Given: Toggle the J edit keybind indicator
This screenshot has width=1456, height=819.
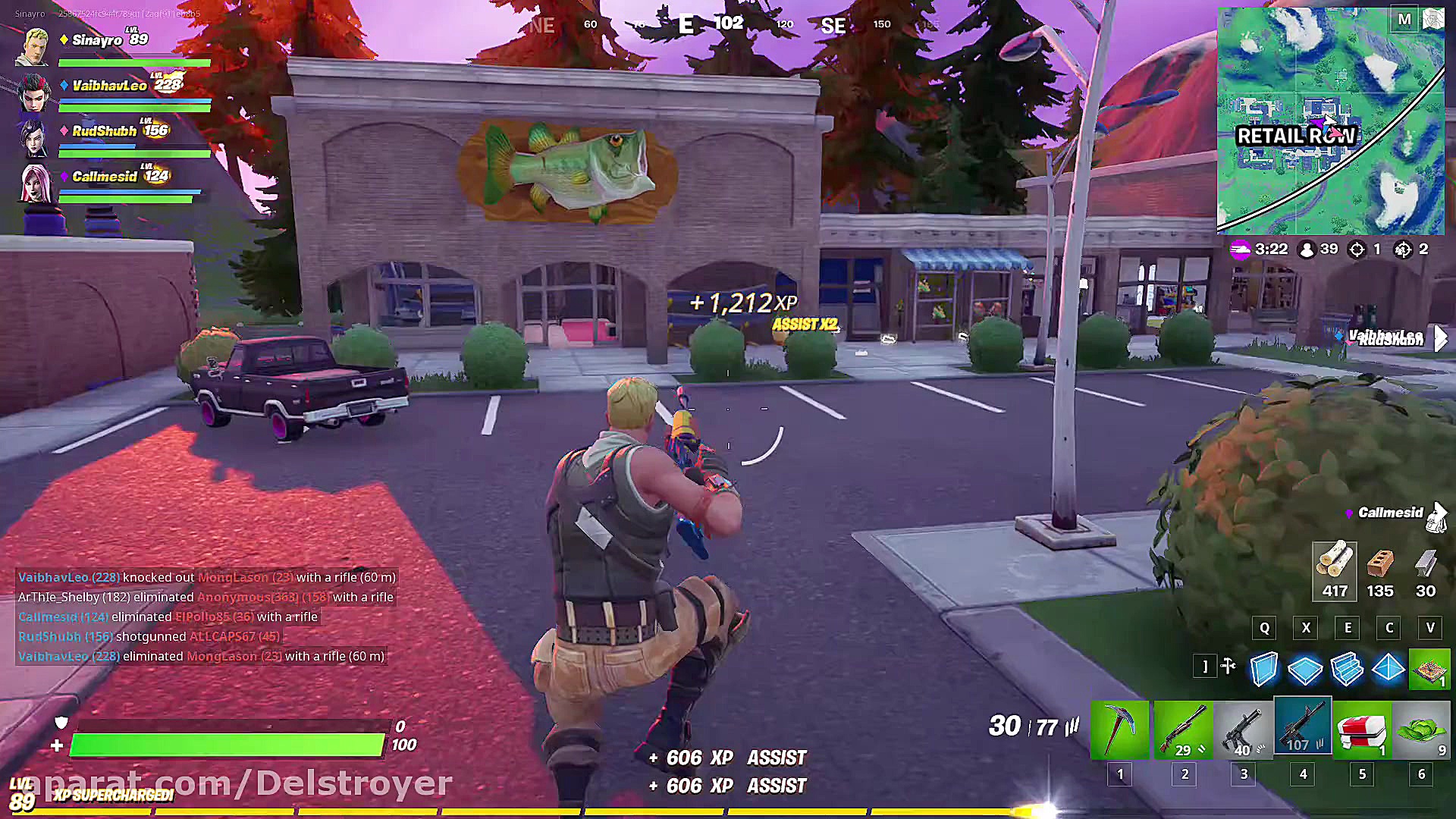Looking at the screenshot, I should (x=1205, y=666).
